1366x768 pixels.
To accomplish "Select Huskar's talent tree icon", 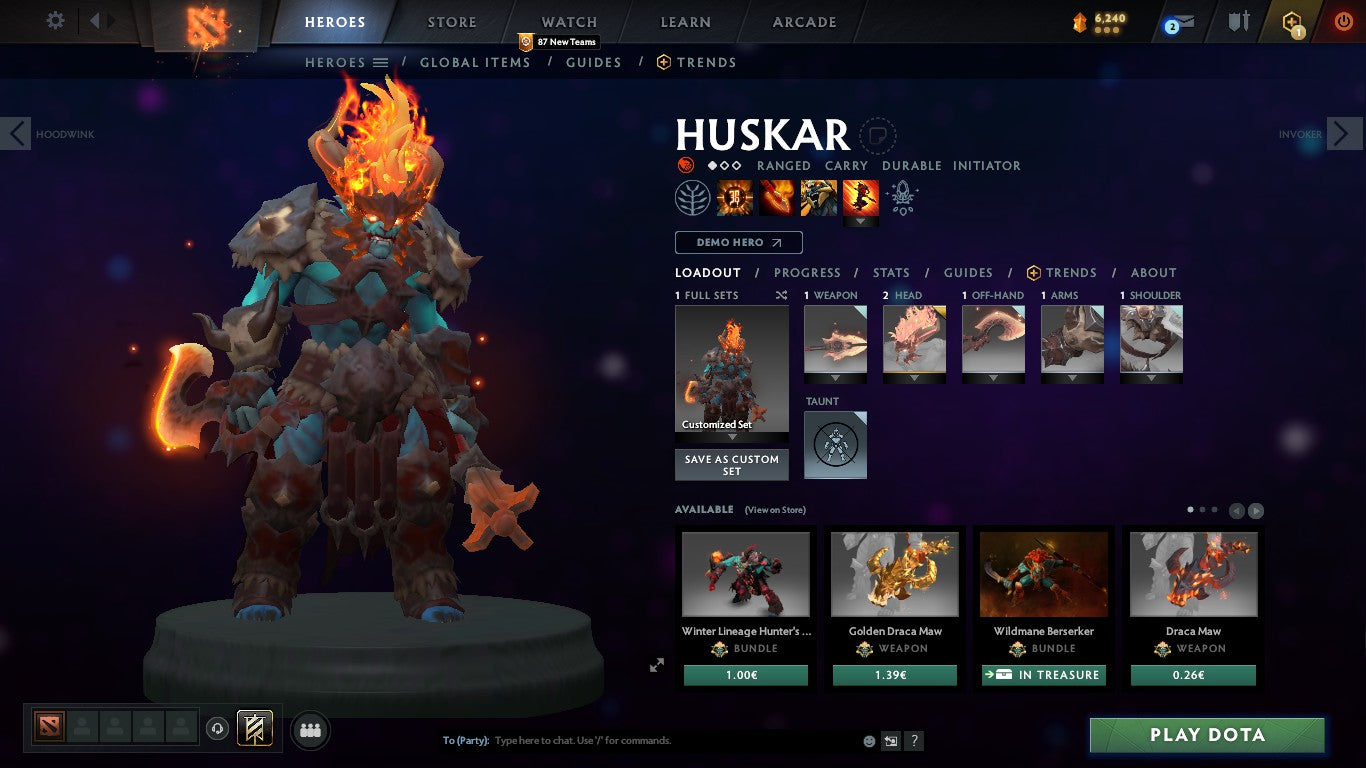I will tap(691, 197).
